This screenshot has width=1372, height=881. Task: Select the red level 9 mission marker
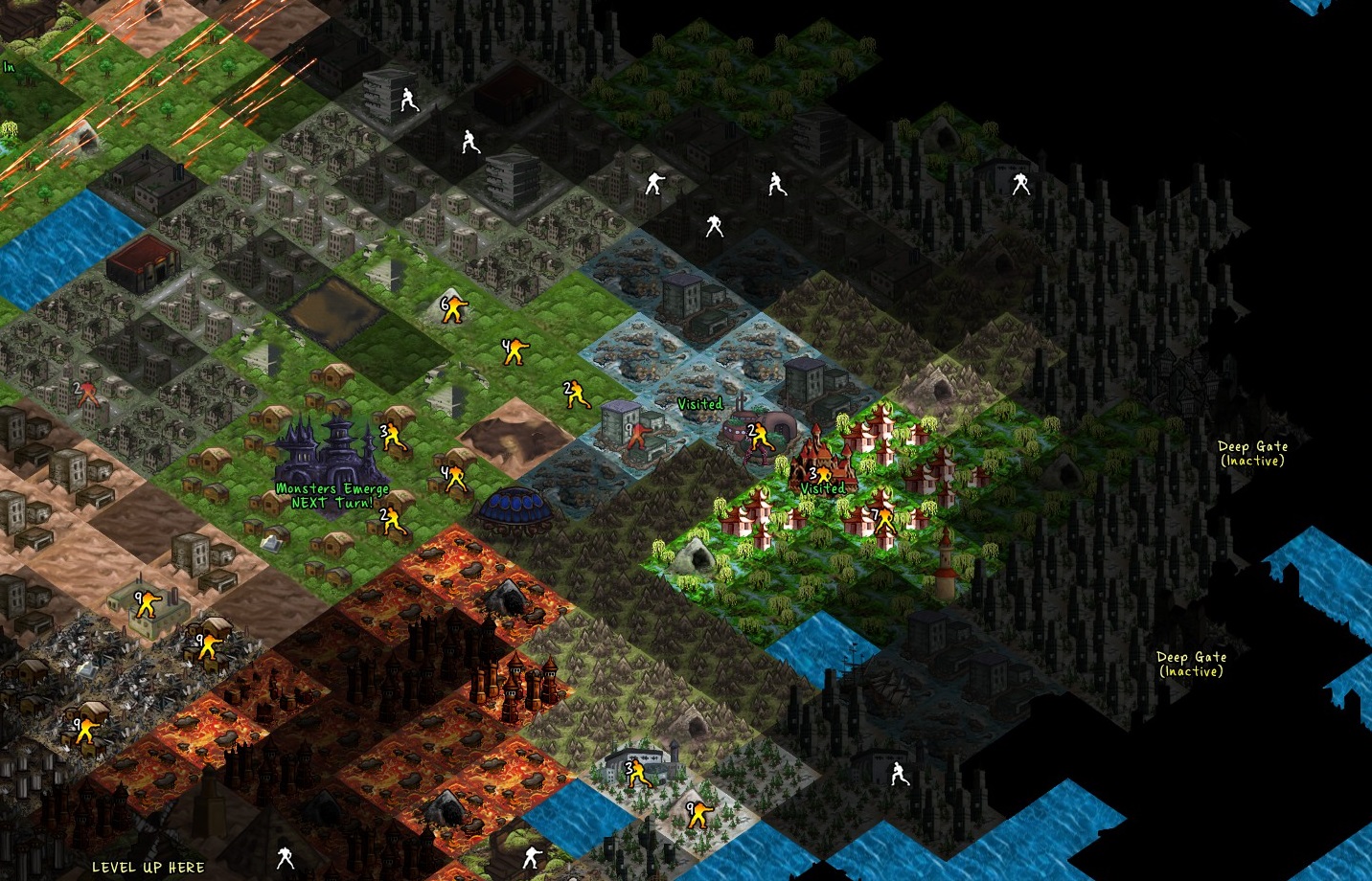pos(636,435)
